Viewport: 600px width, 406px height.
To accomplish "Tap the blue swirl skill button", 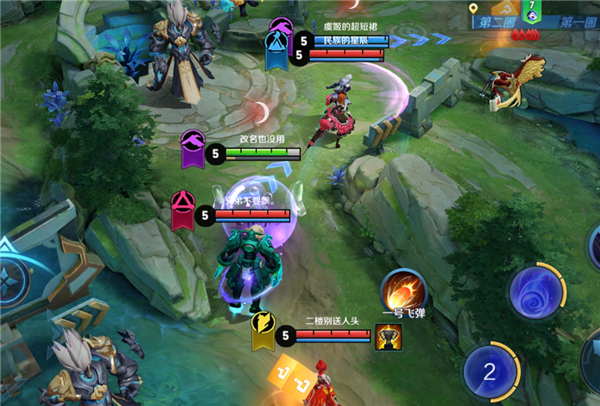I will (536, 293).
